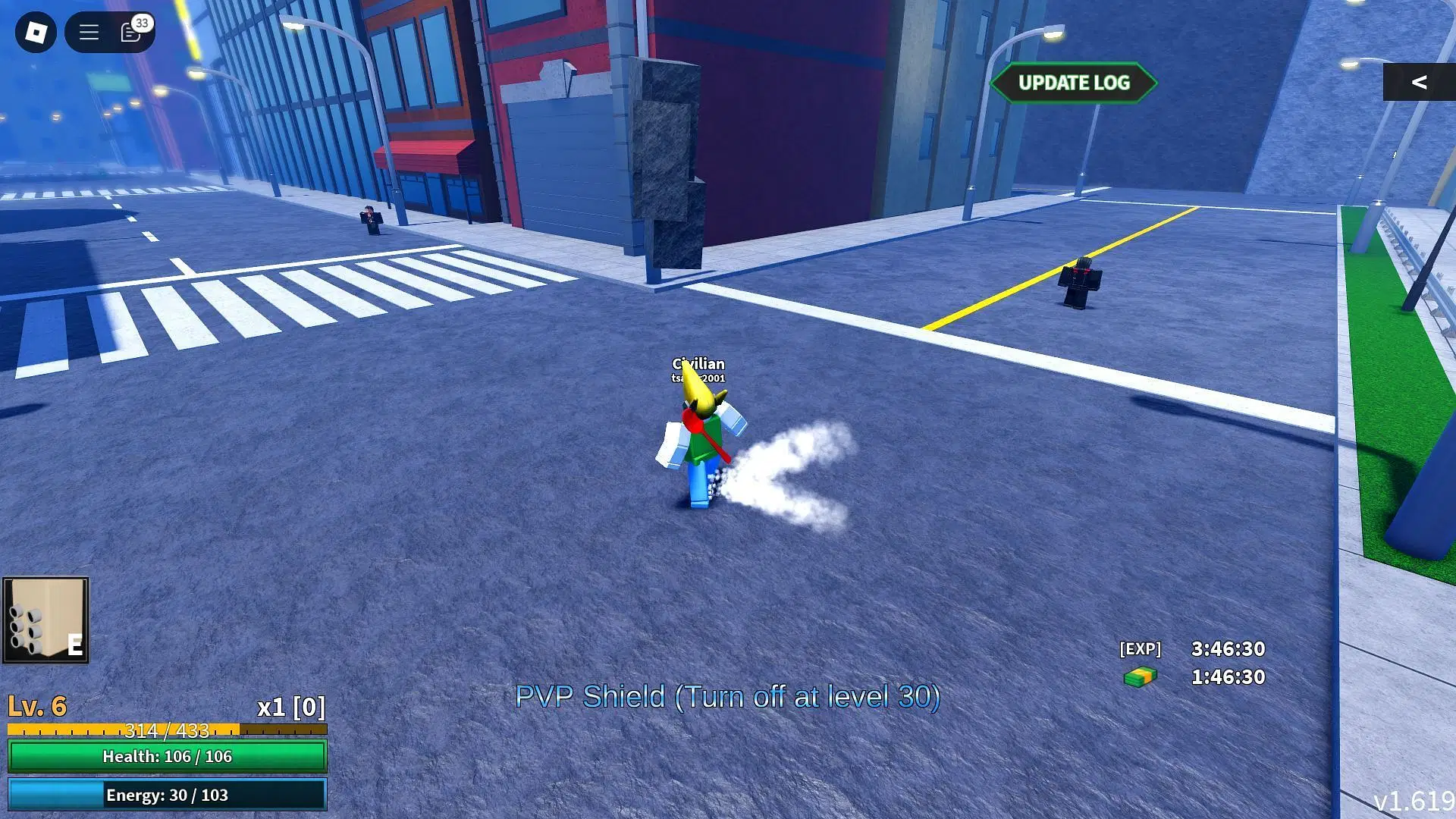Click the Roblox logo icon

click(36, 32)
